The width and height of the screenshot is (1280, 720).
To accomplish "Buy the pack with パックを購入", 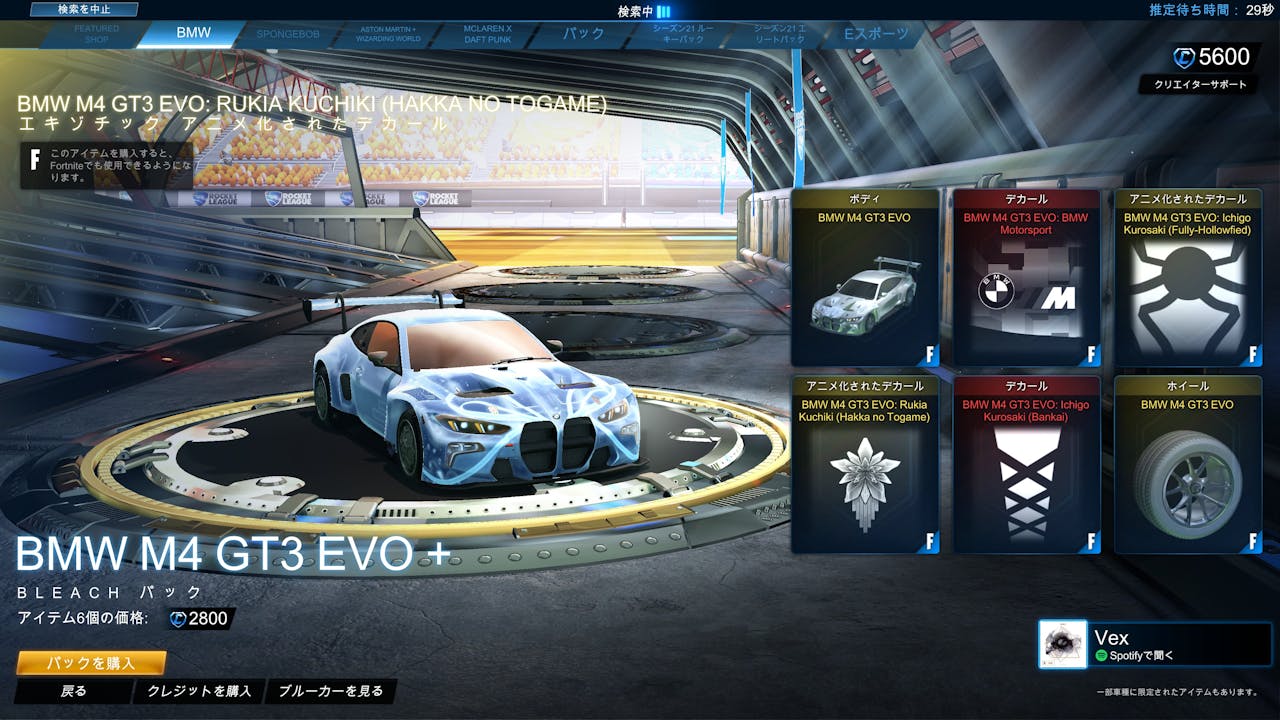I will [x=91, y=663].
